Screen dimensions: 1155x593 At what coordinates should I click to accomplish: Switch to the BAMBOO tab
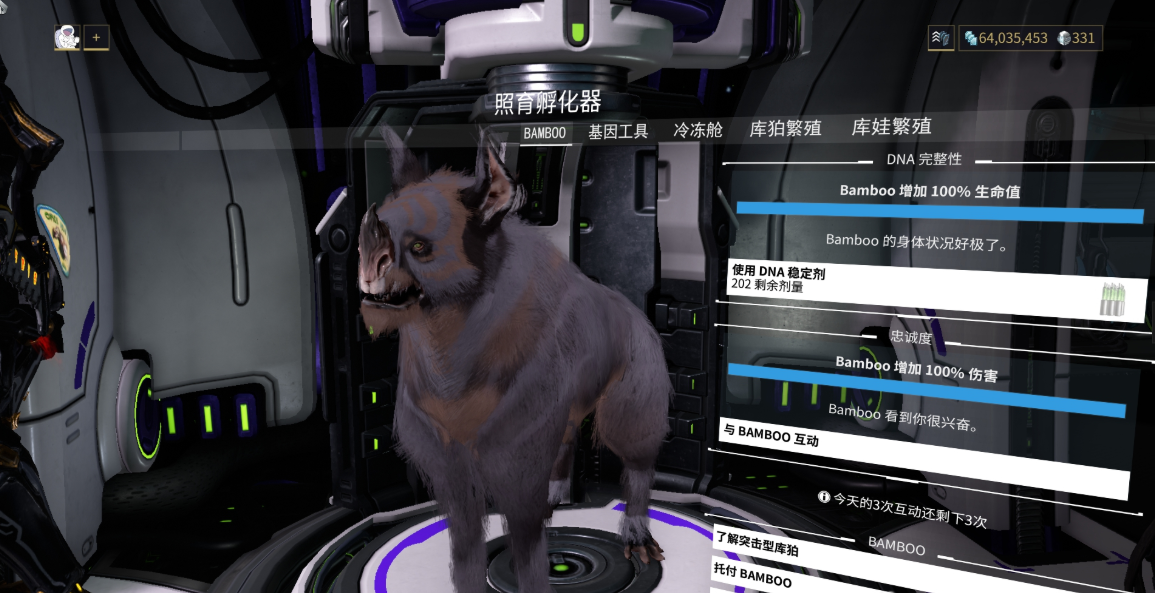click(545, 133)
